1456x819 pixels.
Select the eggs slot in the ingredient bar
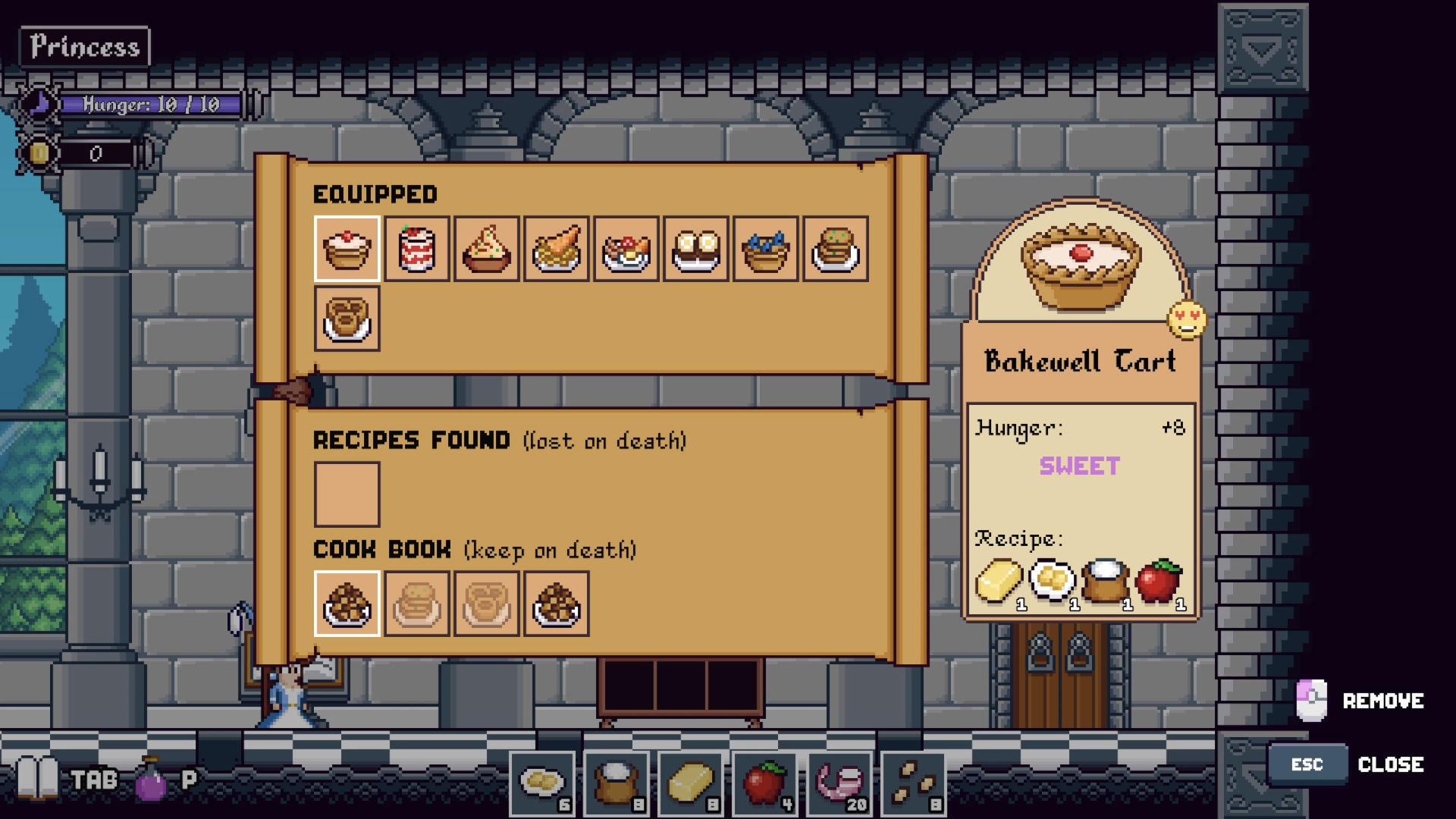541,783
